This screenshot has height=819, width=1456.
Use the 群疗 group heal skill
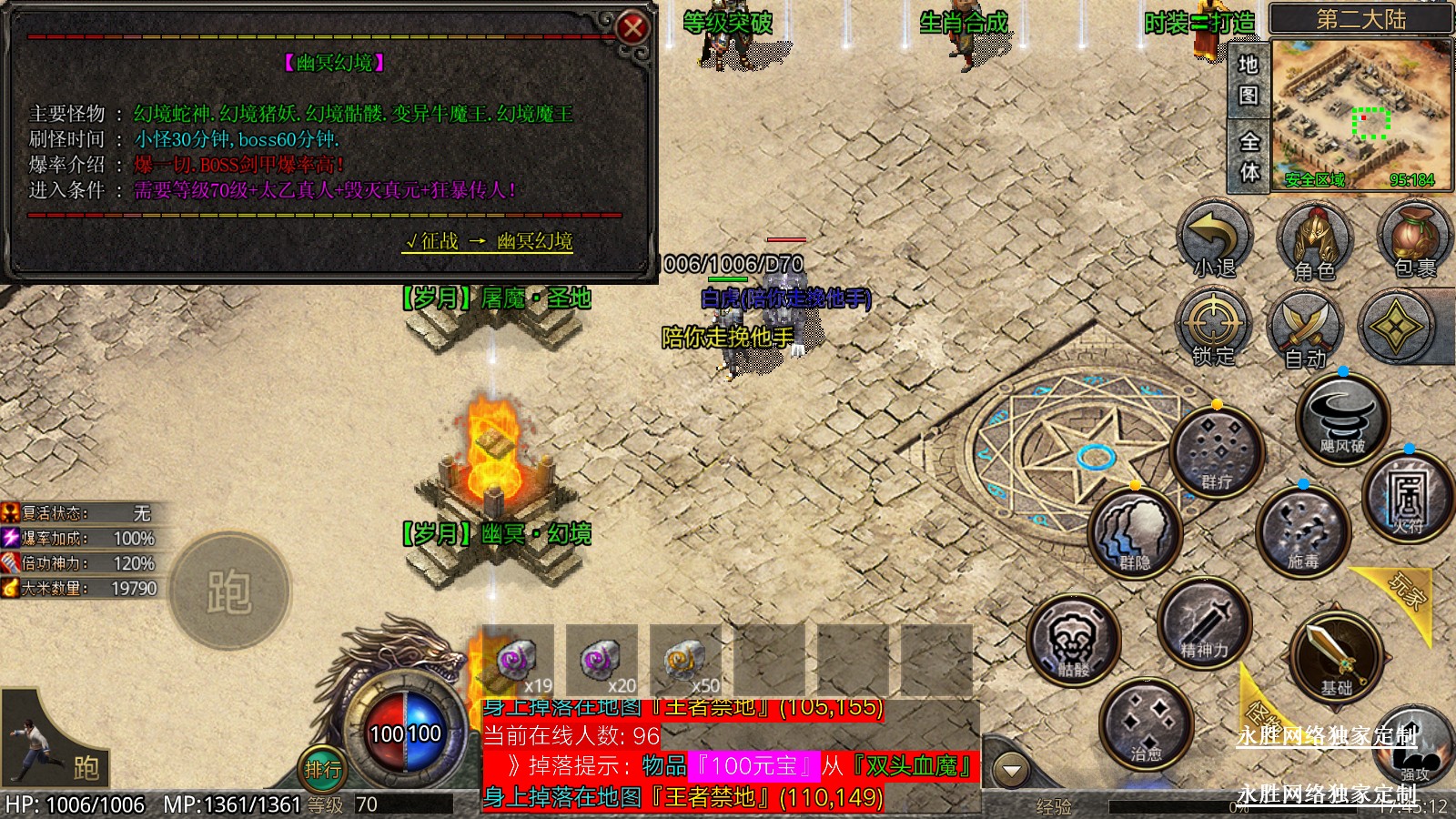click(x=1217, y=452)
